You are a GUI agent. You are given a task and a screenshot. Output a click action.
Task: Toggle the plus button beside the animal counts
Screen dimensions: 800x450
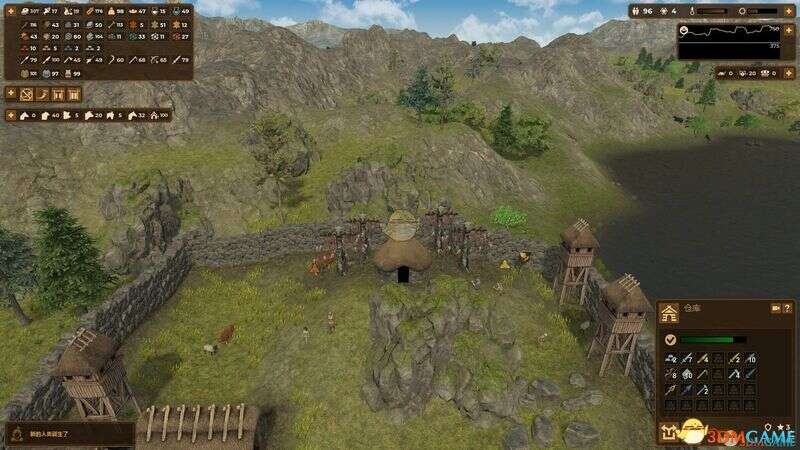click(9, 116)
